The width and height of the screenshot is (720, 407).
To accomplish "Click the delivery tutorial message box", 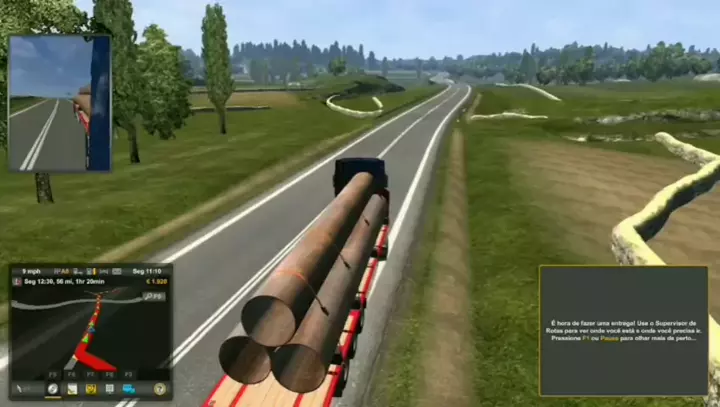I will pyautogui.click(x=623, y=330).
